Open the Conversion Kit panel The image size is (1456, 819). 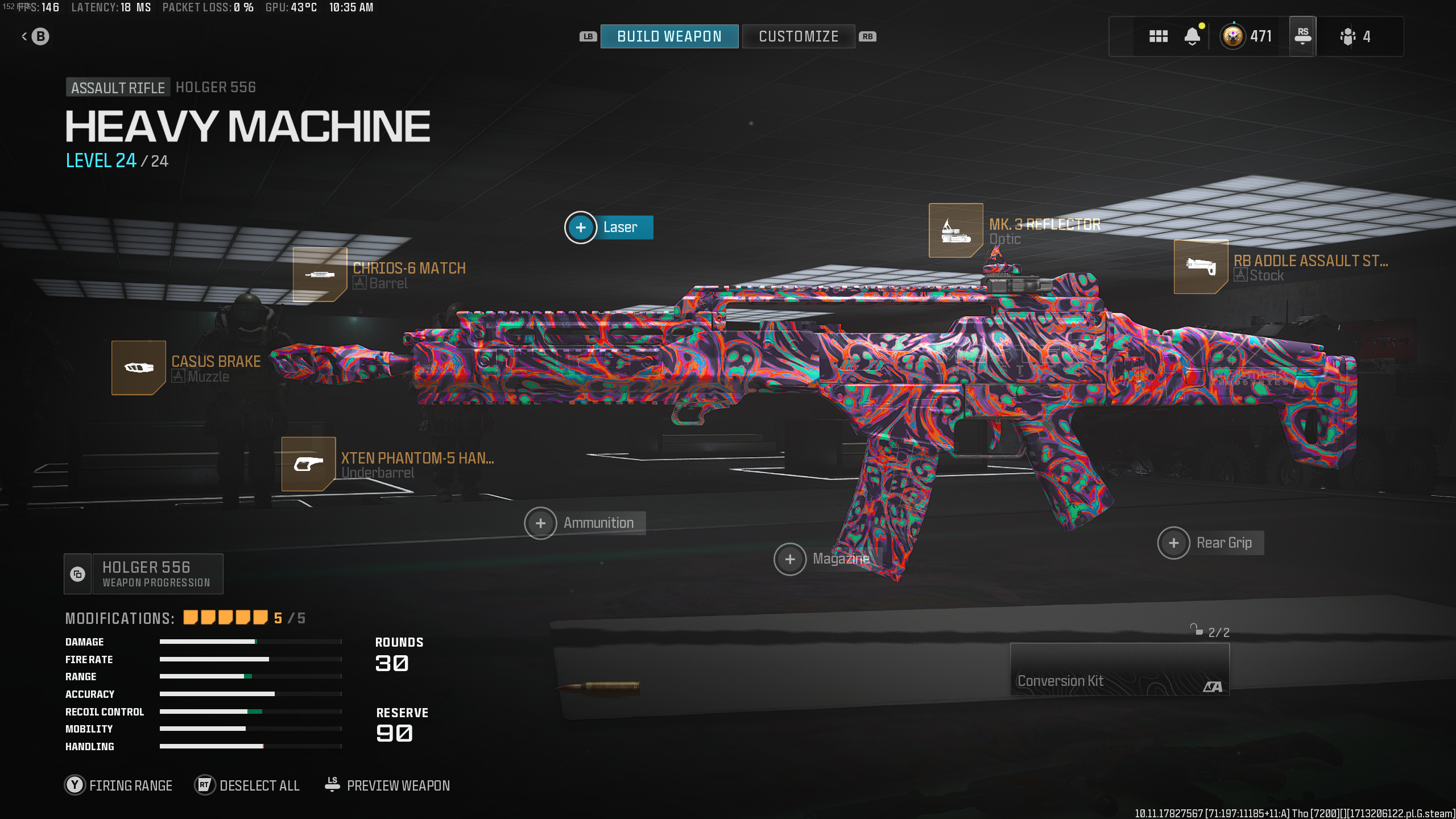[x=1119, y=669]
